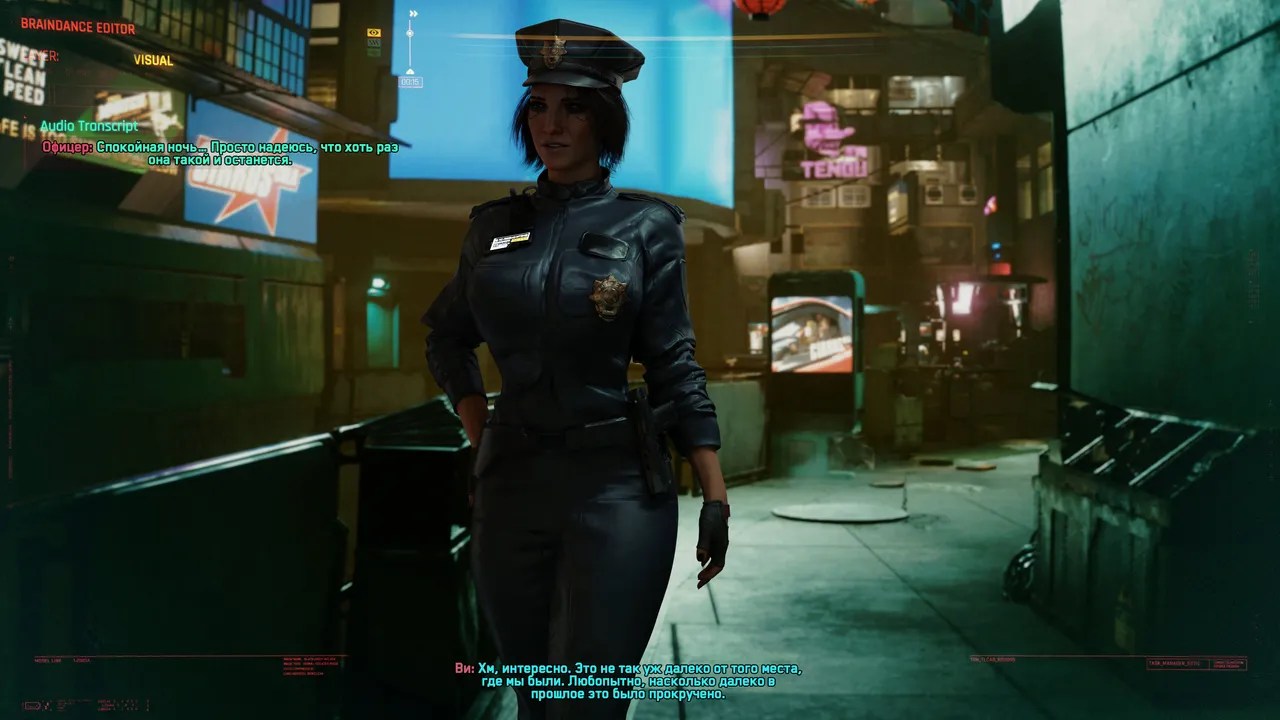Click the yellow eye visual layer icon
Image resolution: width=1280 pixels, height=720 pixels.
[x=374, y=33]
